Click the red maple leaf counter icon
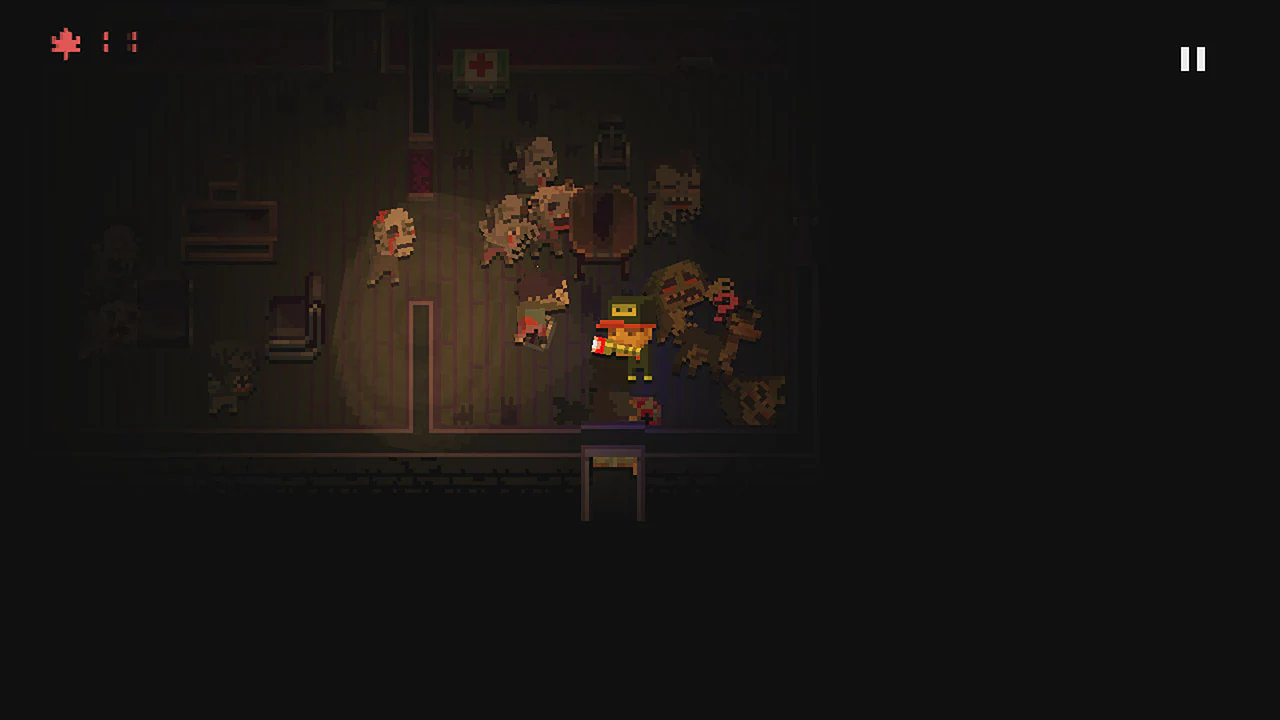1280x720 pixels. point(65,43)
